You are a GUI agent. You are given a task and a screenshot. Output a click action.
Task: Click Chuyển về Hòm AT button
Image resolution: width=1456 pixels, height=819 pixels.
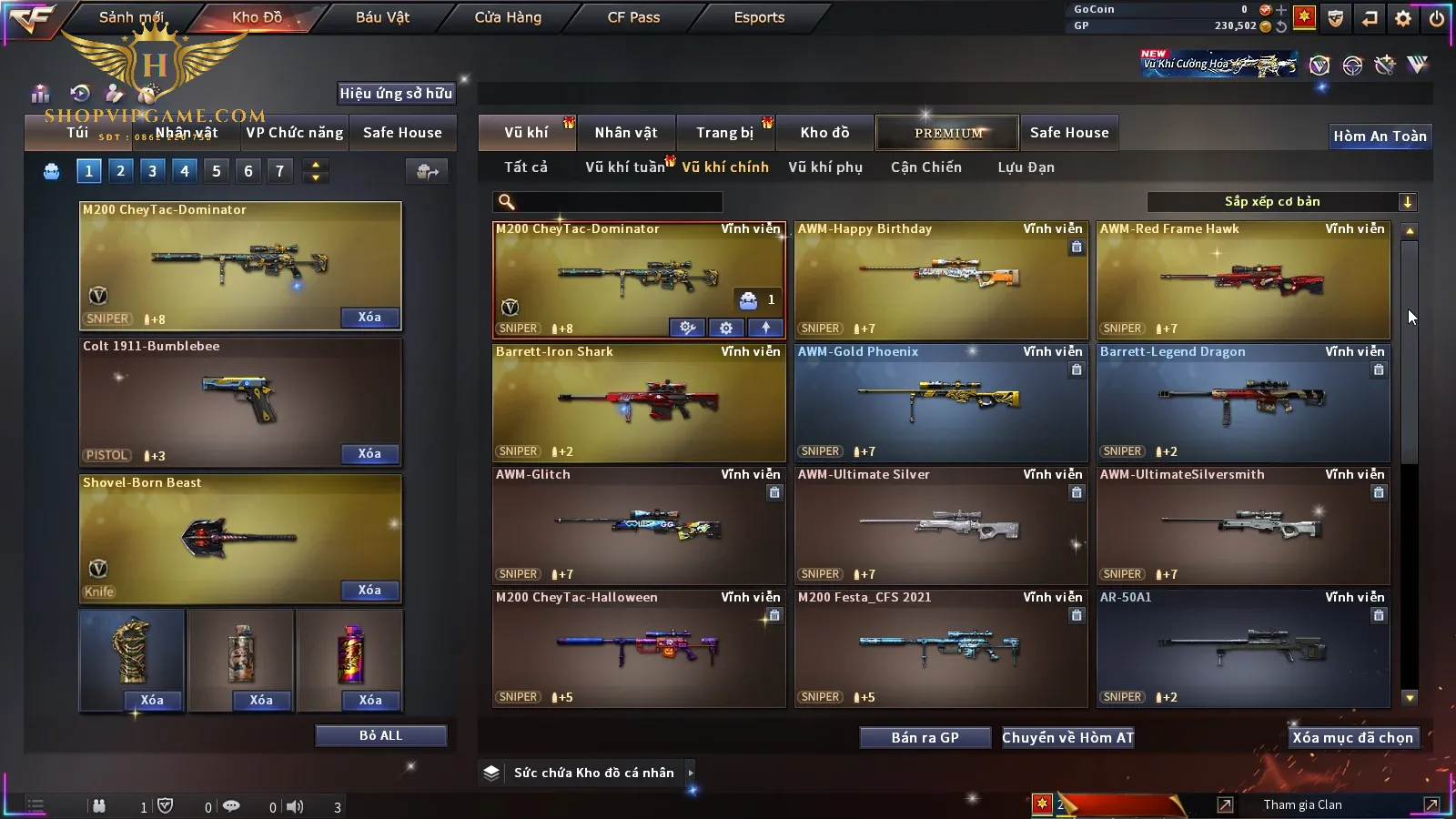(1068, 738)
